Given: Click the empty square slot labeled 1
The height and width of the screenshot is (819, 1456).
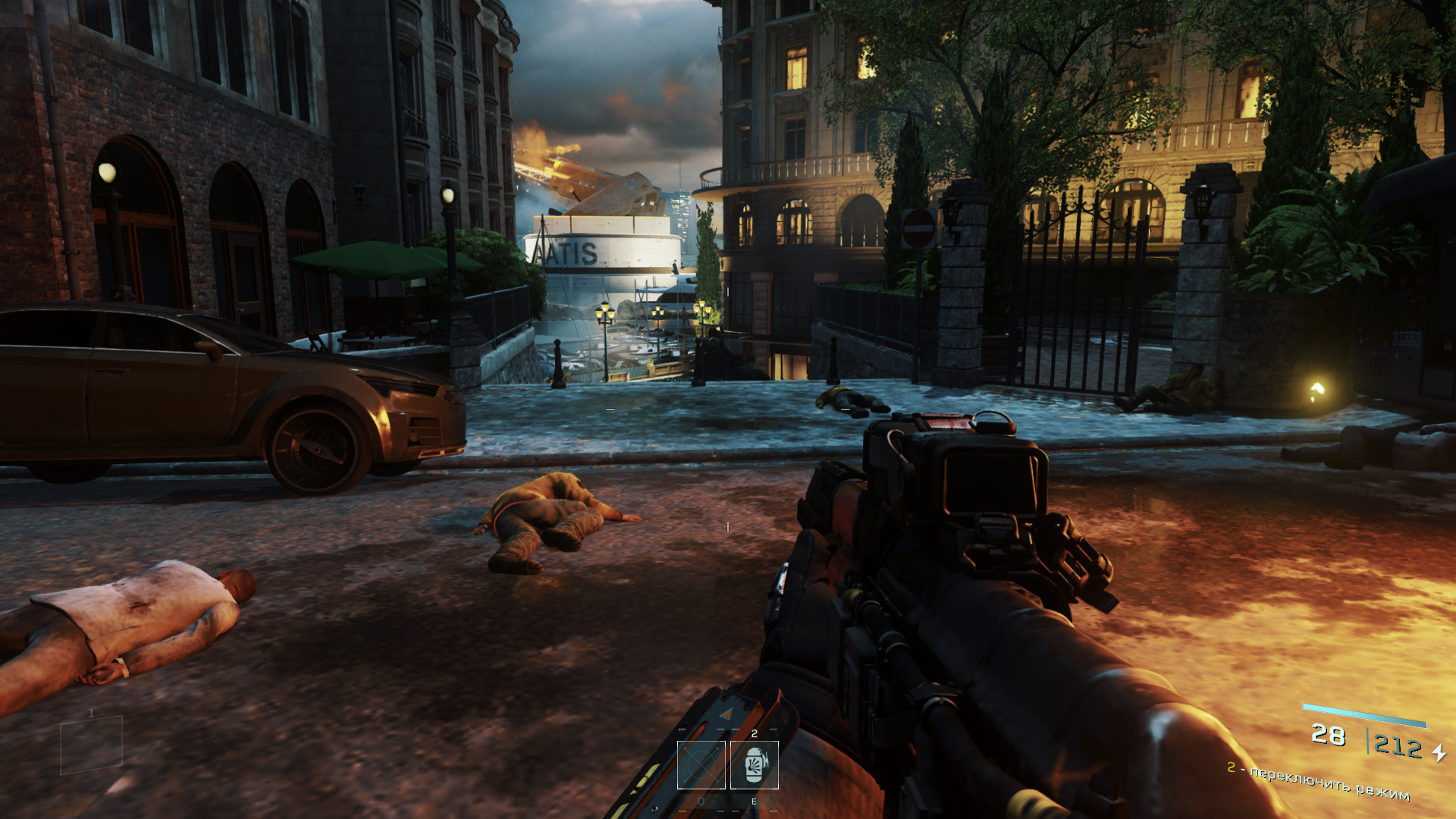Looking at the screenshot, I should tap(91, 745).
